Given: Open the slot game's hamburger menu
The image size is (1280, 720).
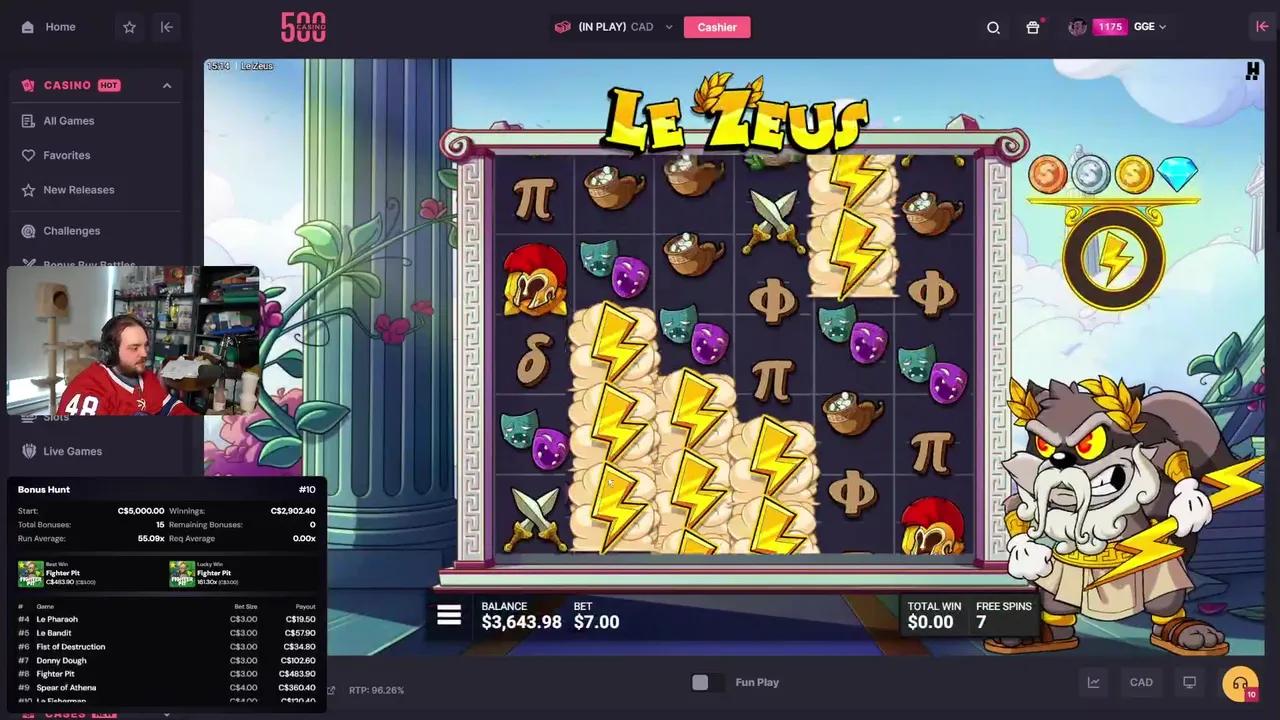Looking at the screenshot, I should click(x=448, y=615).
